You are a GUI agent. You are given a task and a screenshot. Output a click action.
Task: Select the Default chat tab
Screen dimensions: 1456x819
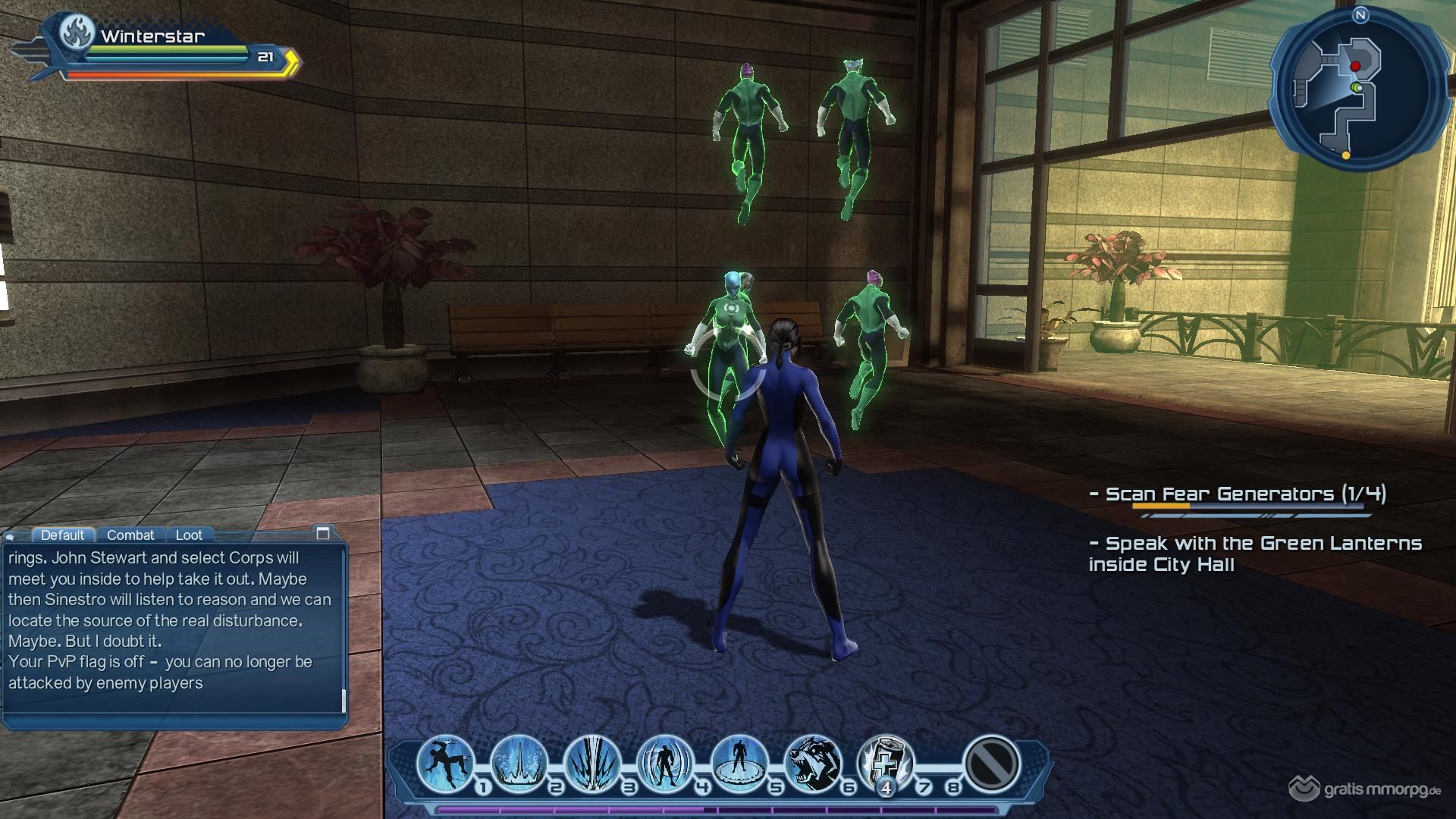pos(63,535)
